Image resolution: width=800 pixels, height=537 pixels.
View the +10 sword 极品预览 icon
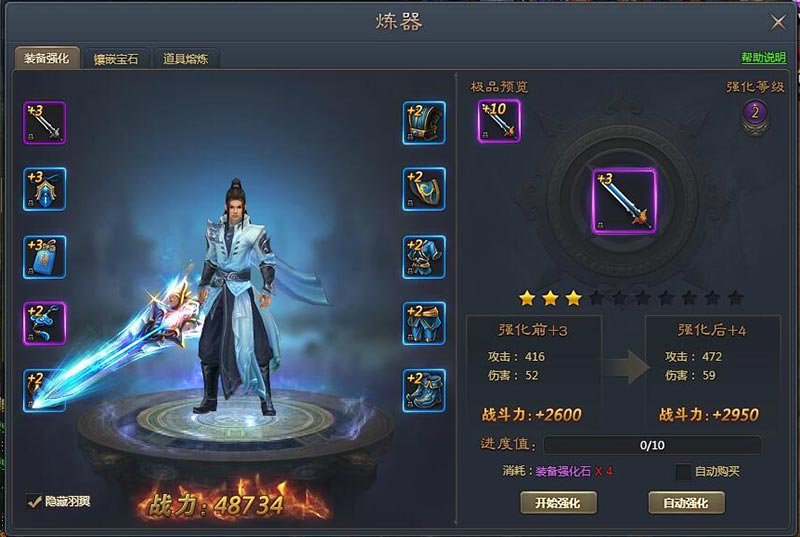point(499,121)
